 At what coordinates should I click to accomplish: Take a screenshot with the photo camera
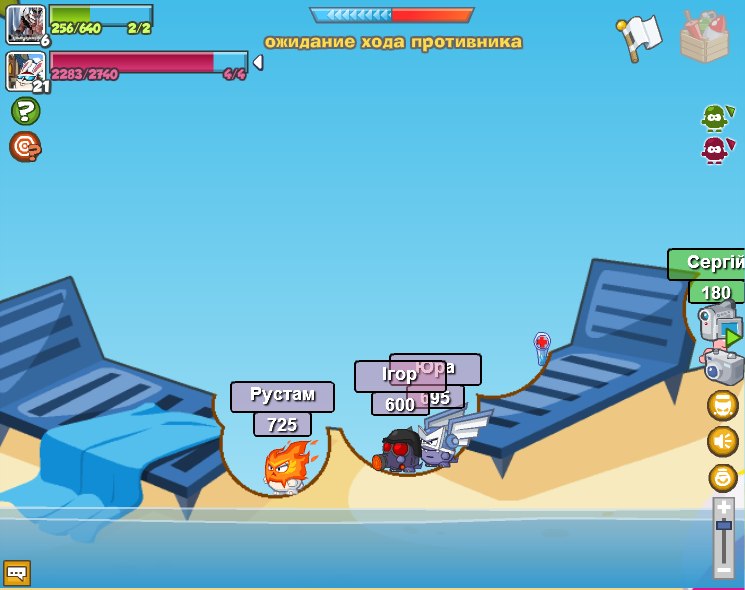722,365
